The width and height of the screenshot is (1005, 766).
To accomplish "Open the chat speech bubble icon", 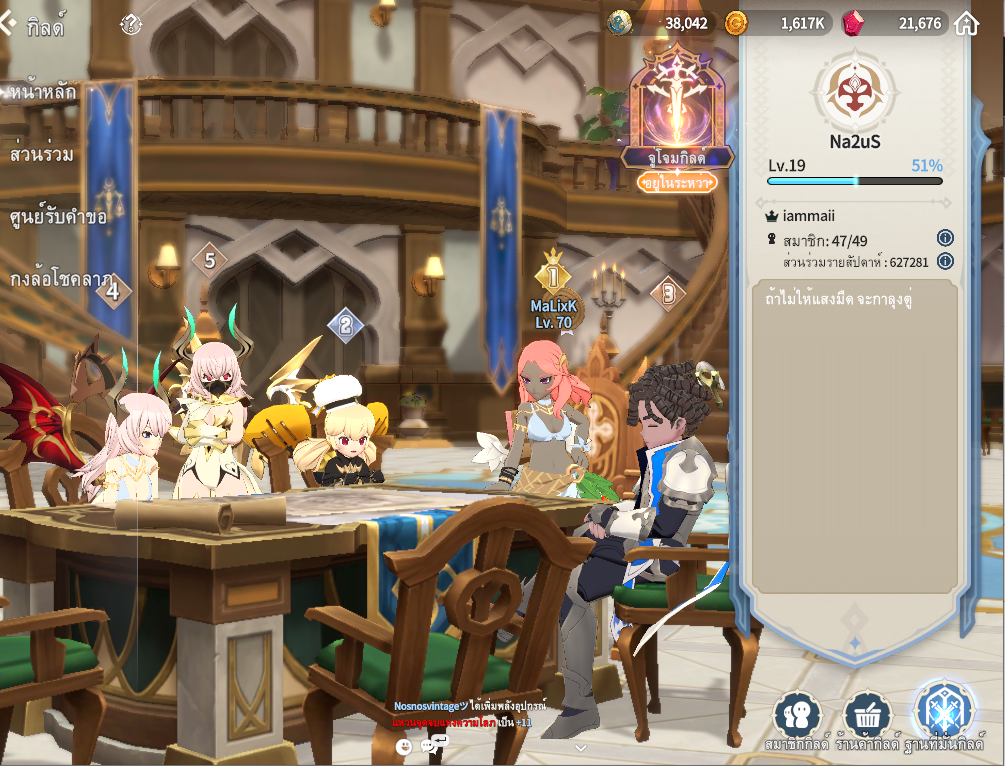I will point(433,745).
